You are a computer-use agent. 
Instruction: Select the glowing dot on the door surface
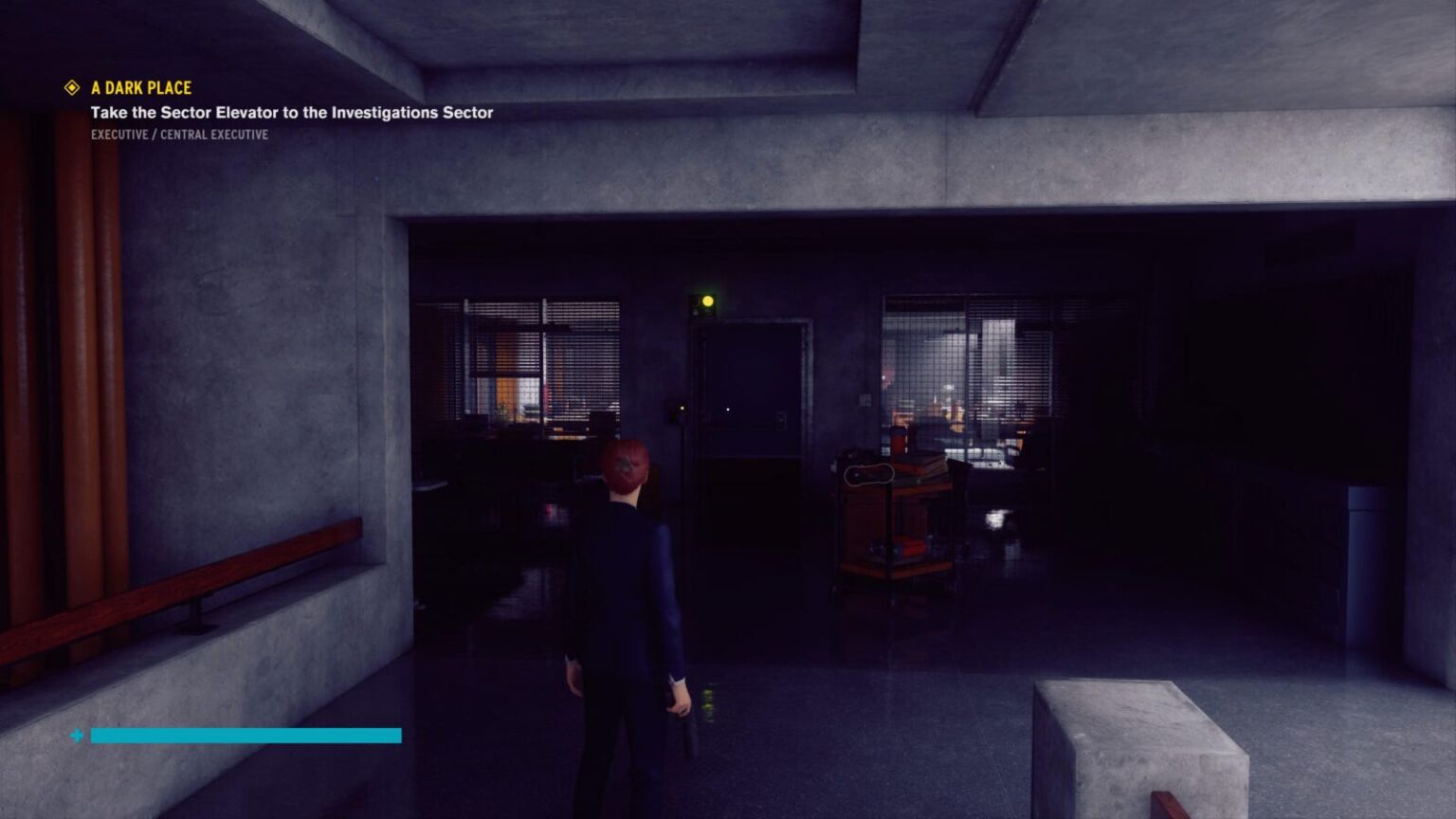point(727,409)
